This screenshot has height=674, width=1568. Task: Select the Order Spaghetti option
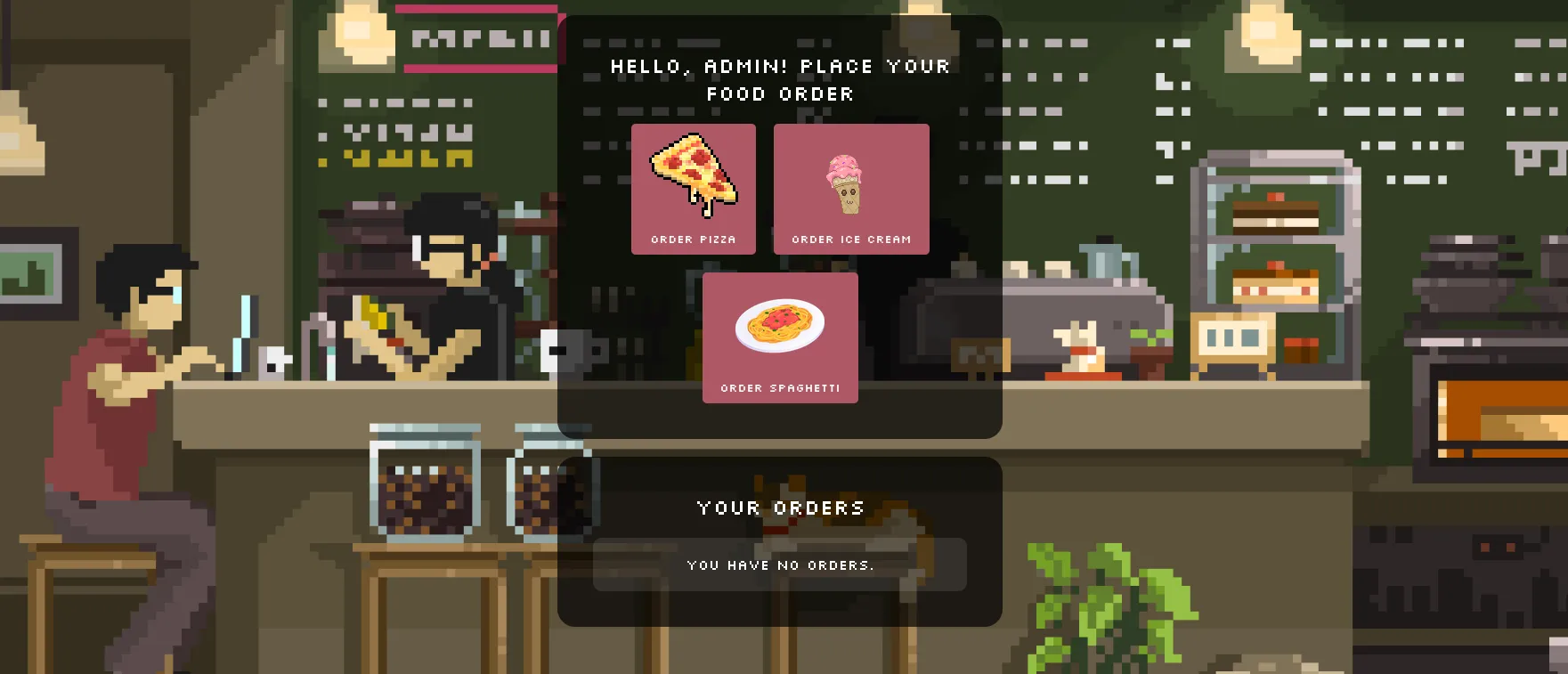[x=779, y=337]
